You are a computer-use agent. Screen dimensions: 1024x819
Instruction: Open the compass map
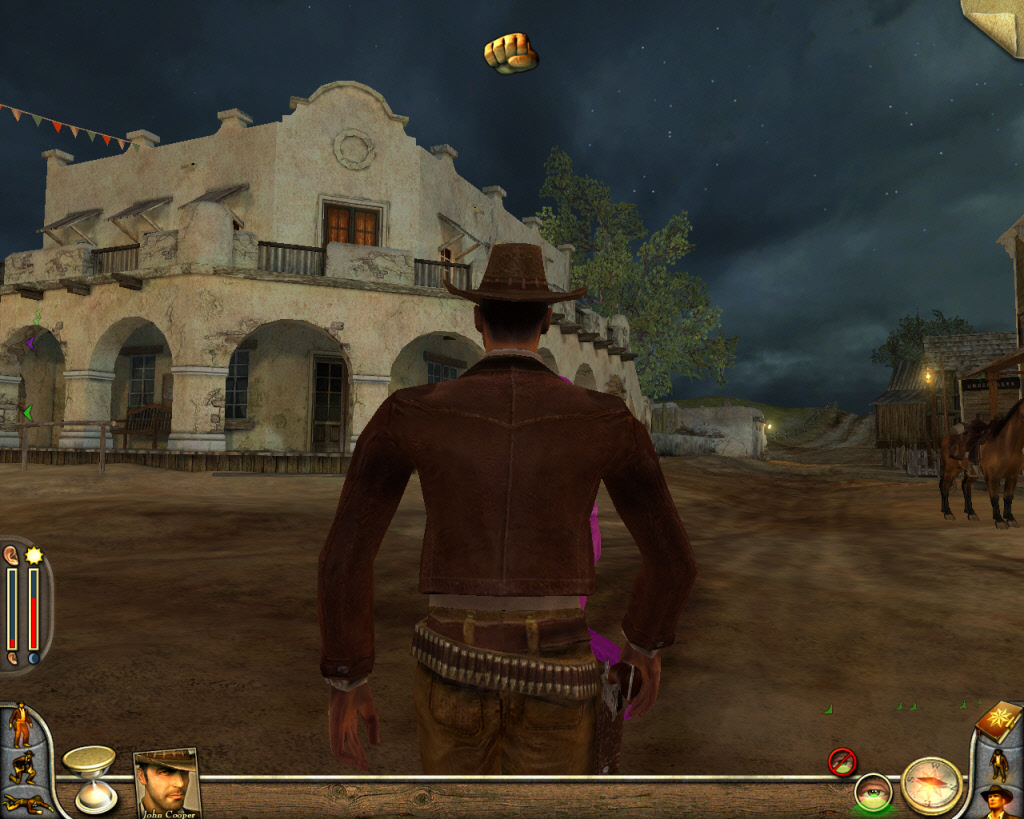tap(931, 785)
